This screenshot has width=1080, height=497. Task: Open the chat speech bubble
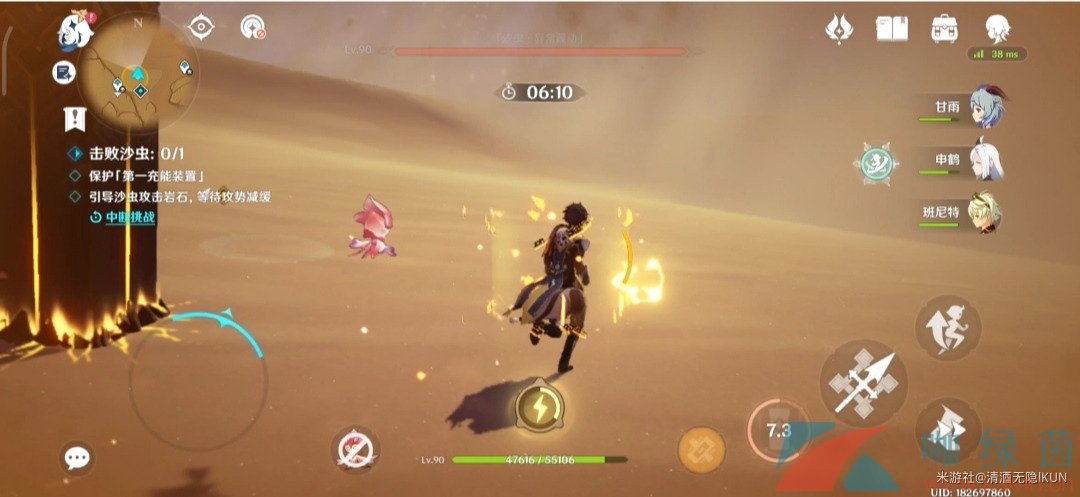tap(77, 458)
